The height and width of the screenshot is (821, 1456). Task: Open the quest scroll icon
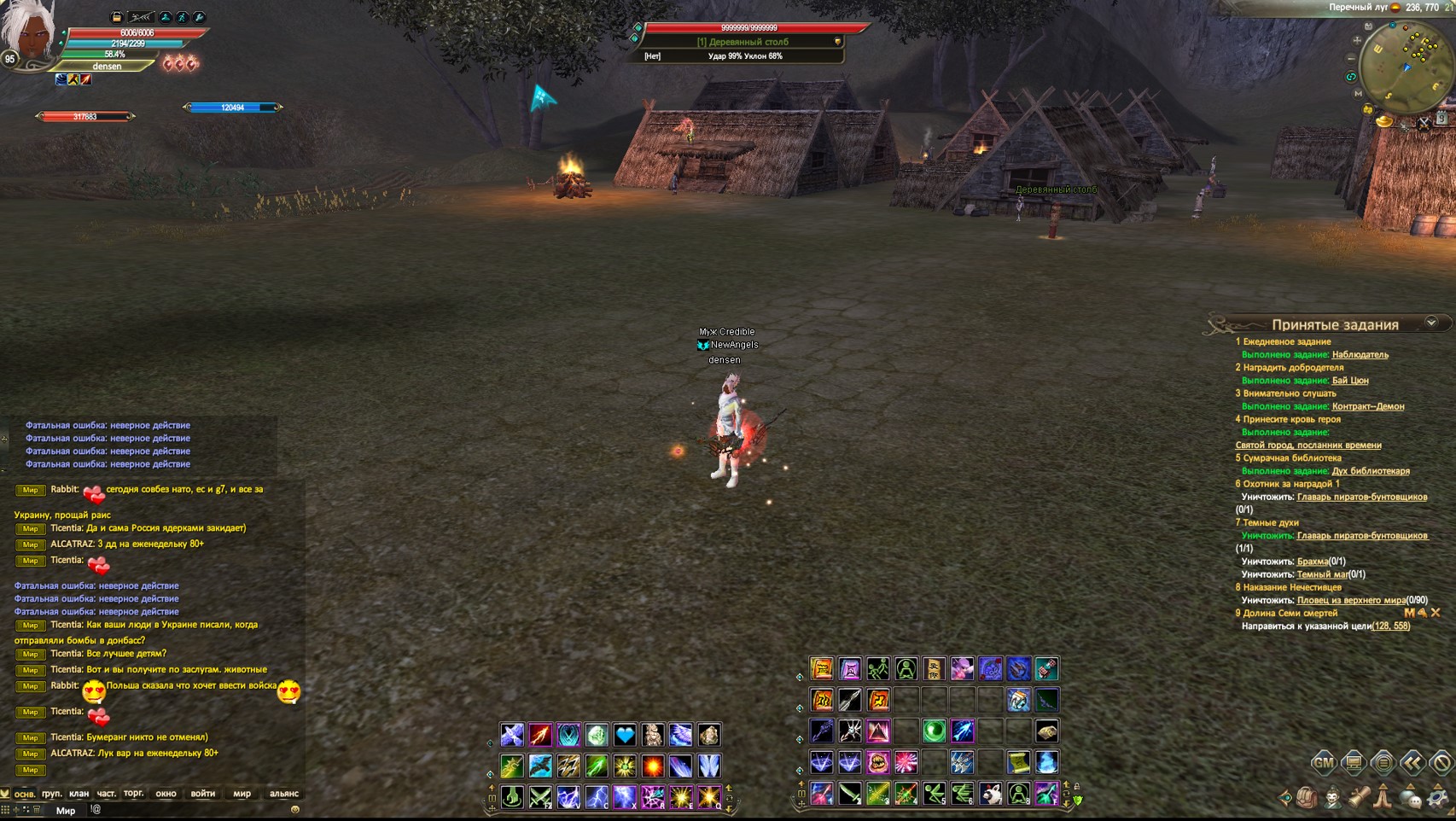tap(1359, 799)
